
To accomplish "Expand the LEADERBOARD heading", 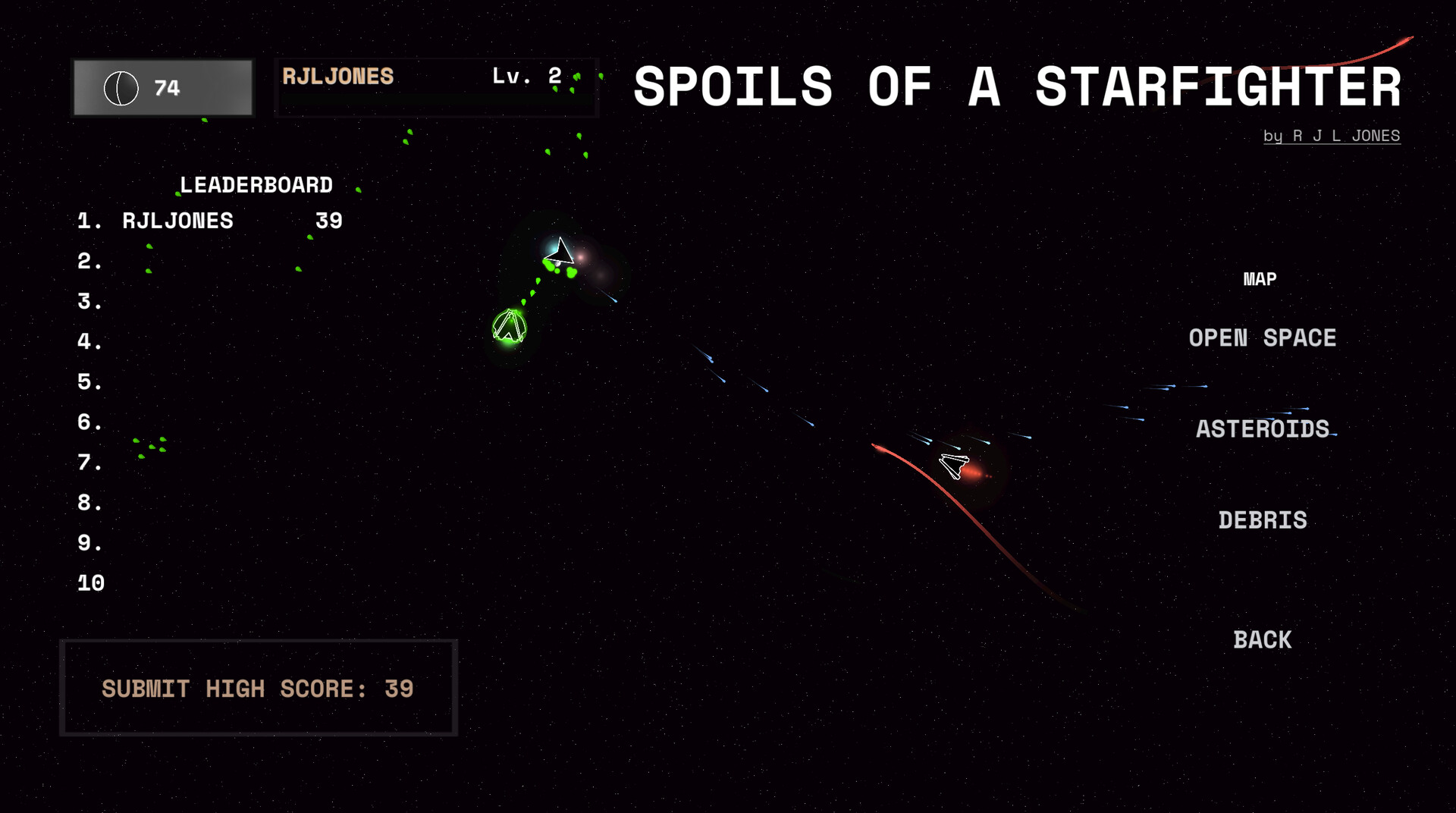I will click(x=256, y=184).
